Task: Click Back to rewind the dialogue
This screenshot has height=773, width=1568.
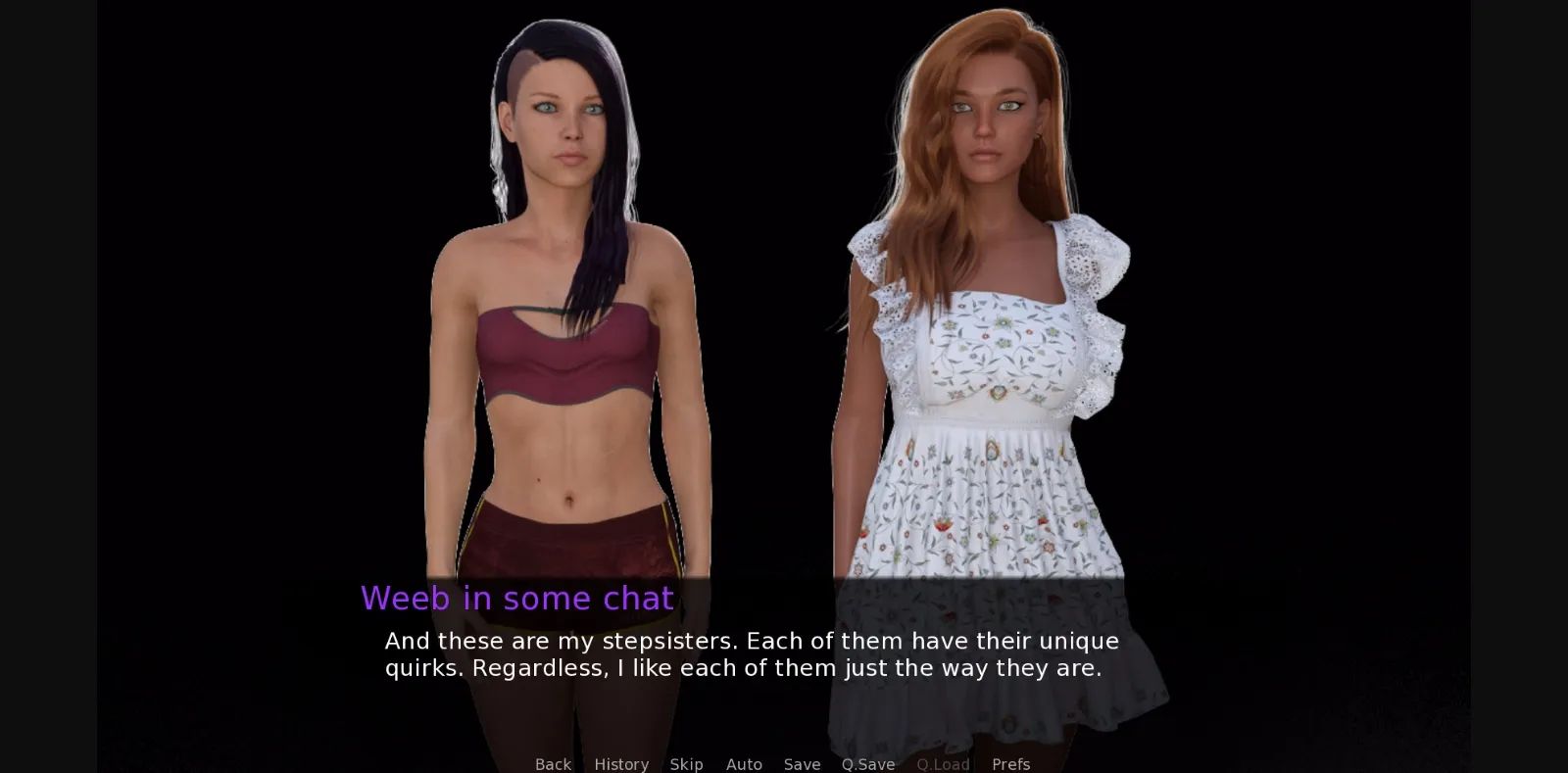Action: coord(553,764)
